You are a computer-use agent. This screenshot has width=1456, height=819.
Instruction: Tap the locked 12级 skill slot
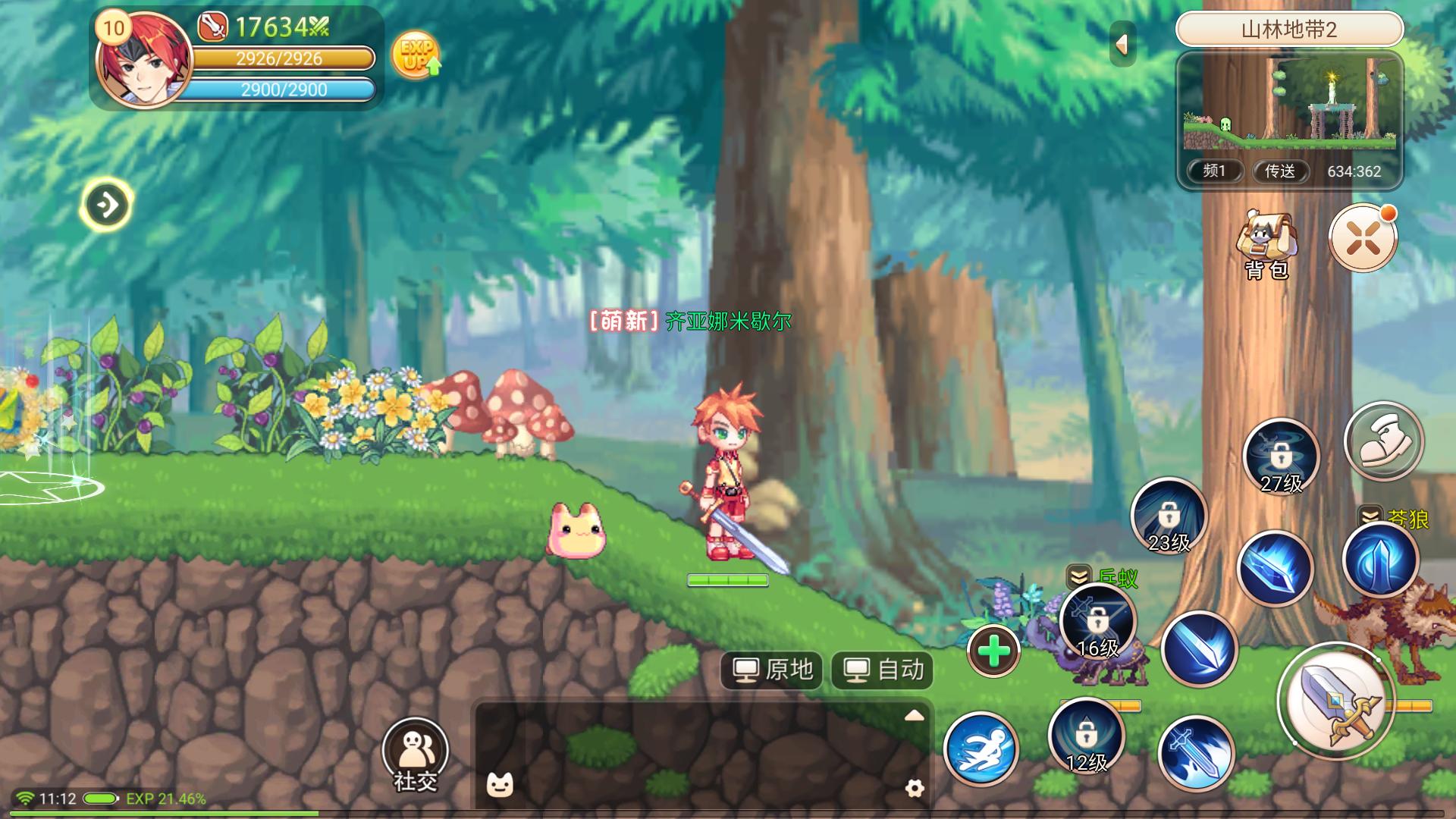click(1086, 736)
